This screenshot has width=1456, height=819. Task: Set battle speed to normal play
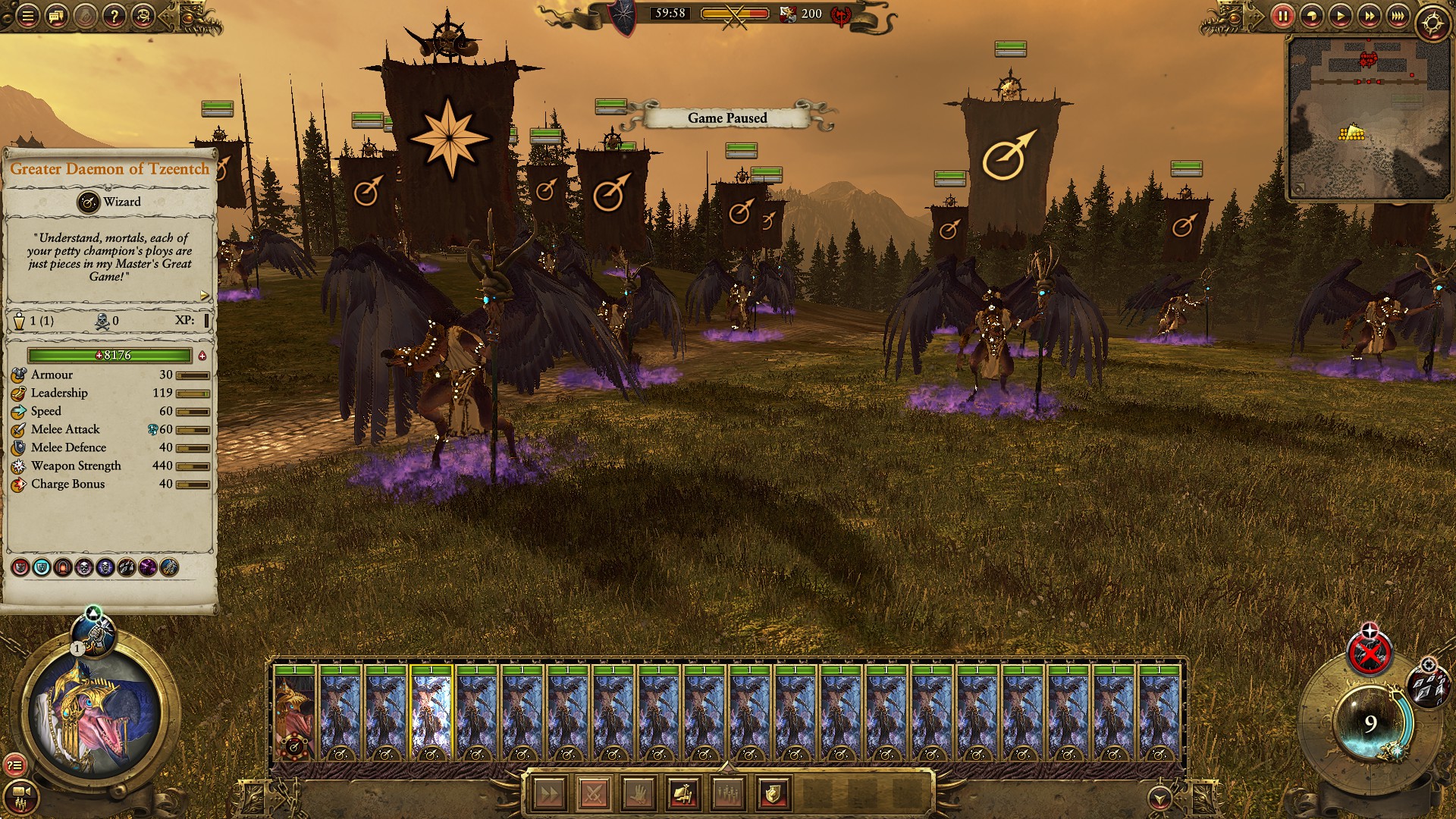coord(1340,15)
